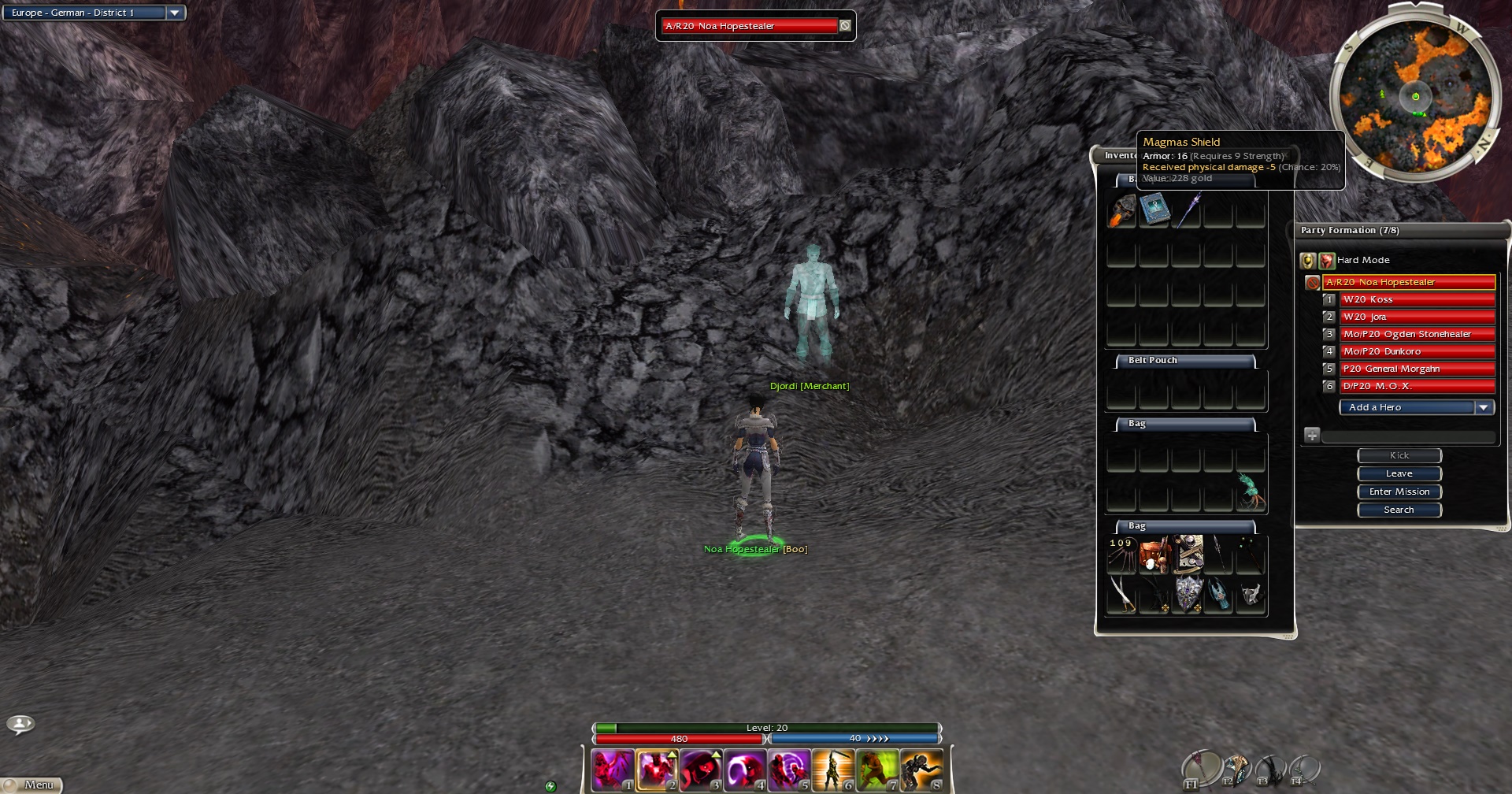This screenshot has width=1512, height=794.
Task: Open the Menu button
Action: click(x=31, y=785)
